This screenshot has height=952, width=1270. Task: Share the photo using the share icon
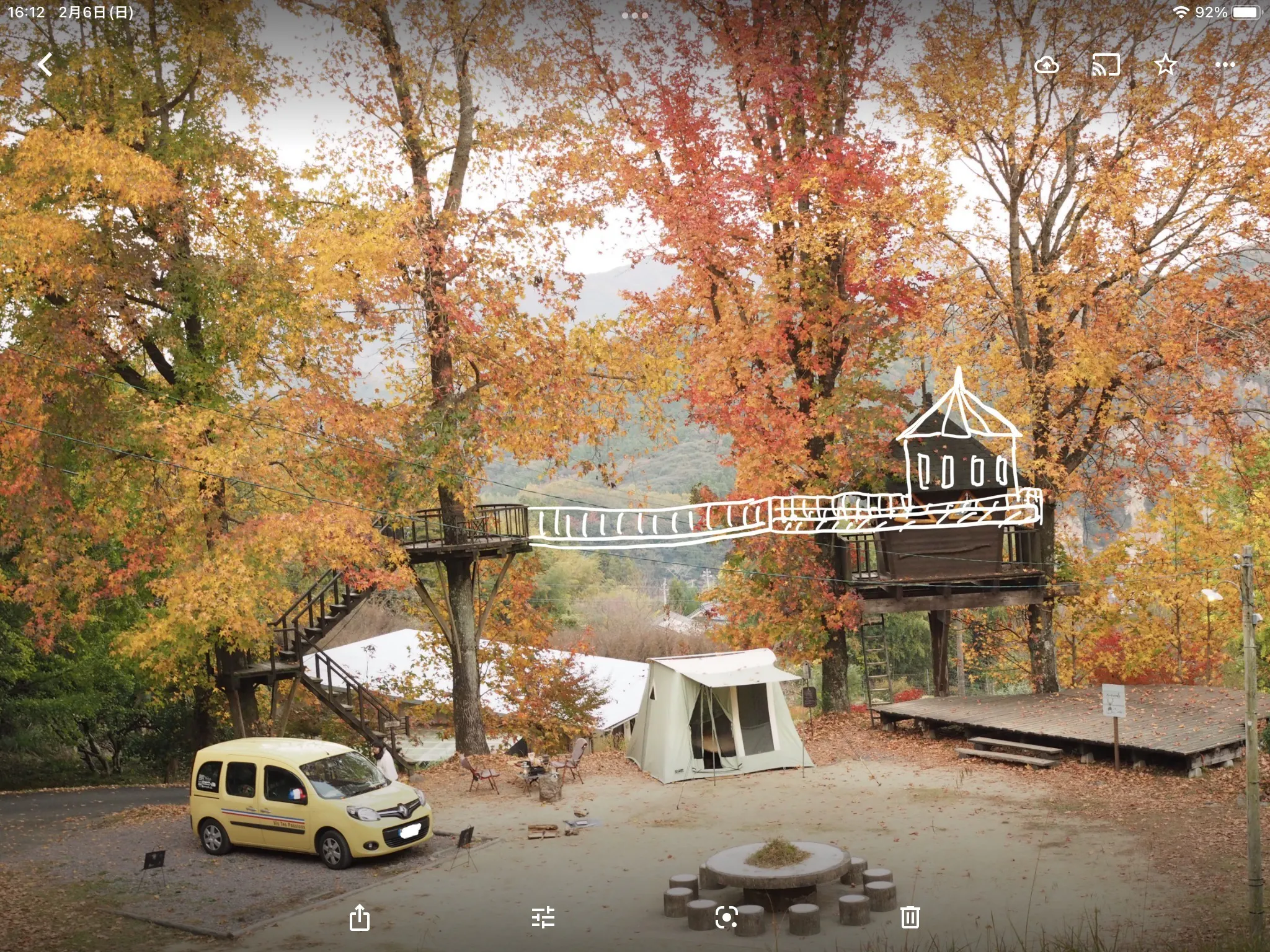pyautogui.click(x=360, y=917)
